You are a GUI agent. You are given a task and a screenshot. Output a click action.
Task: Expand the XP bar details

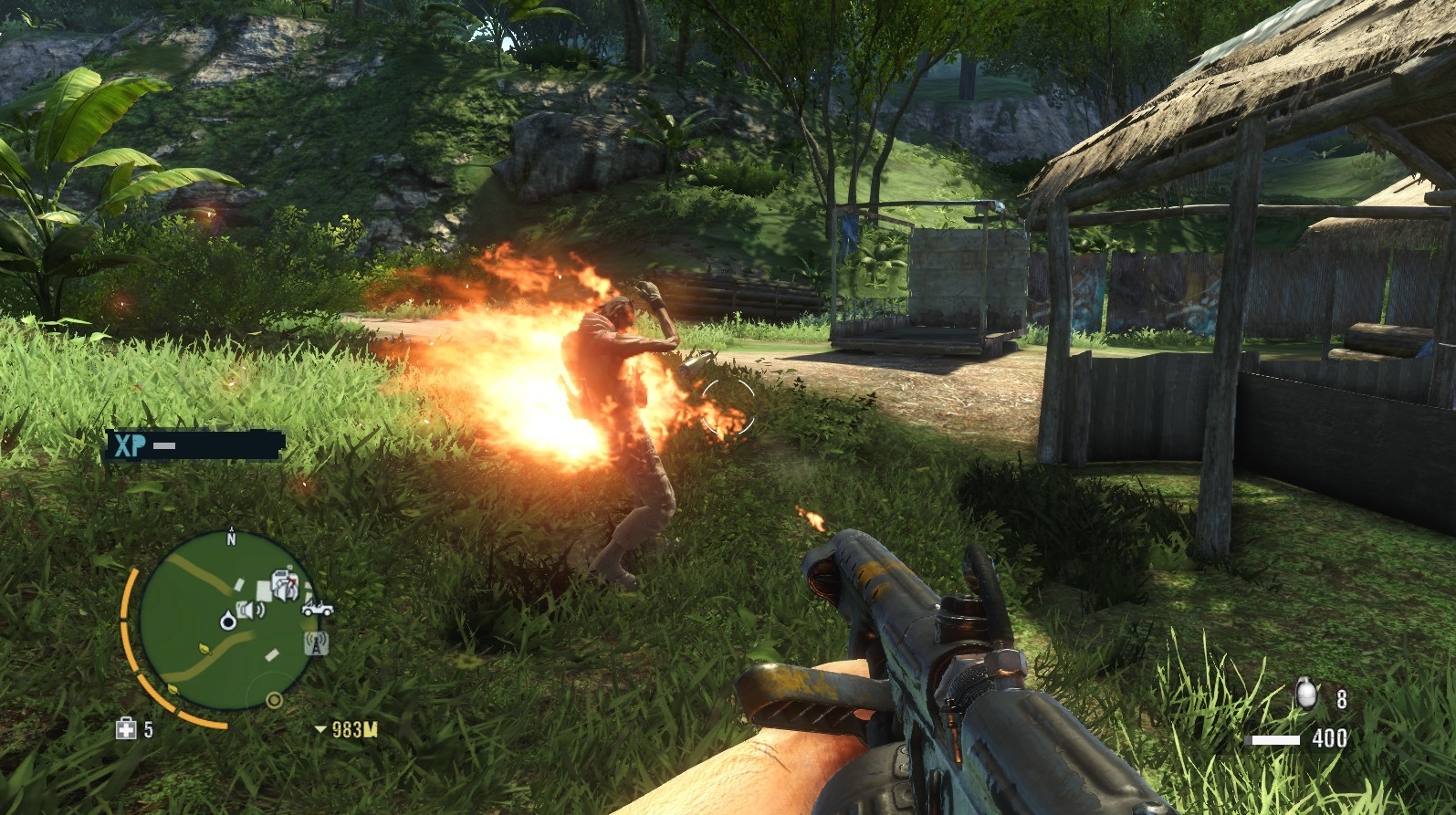pyautogui.click(x=164, y=446)
